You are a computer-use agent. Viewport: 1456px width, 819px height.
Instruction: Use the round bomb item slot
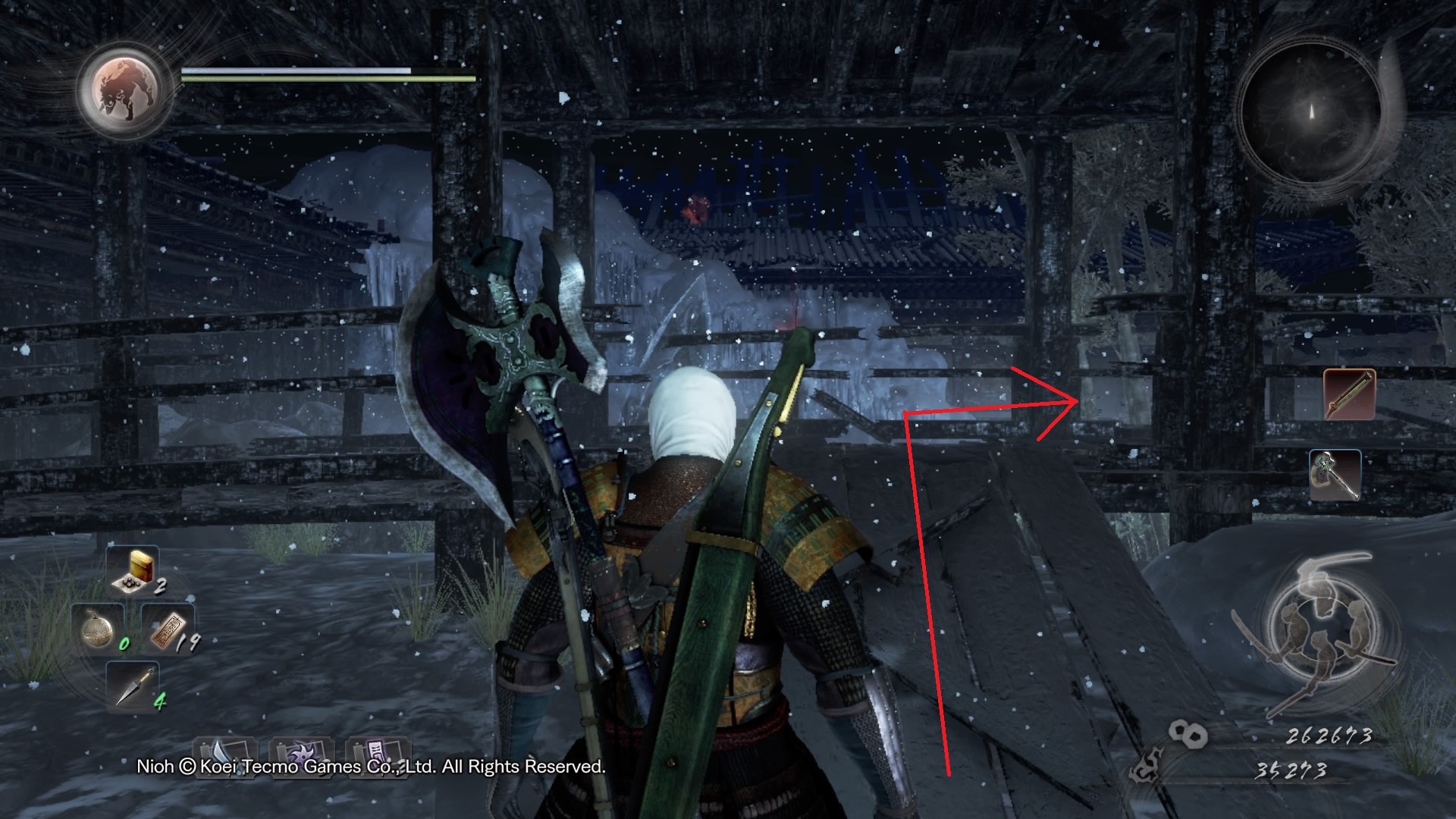click(x=99, y=629)
